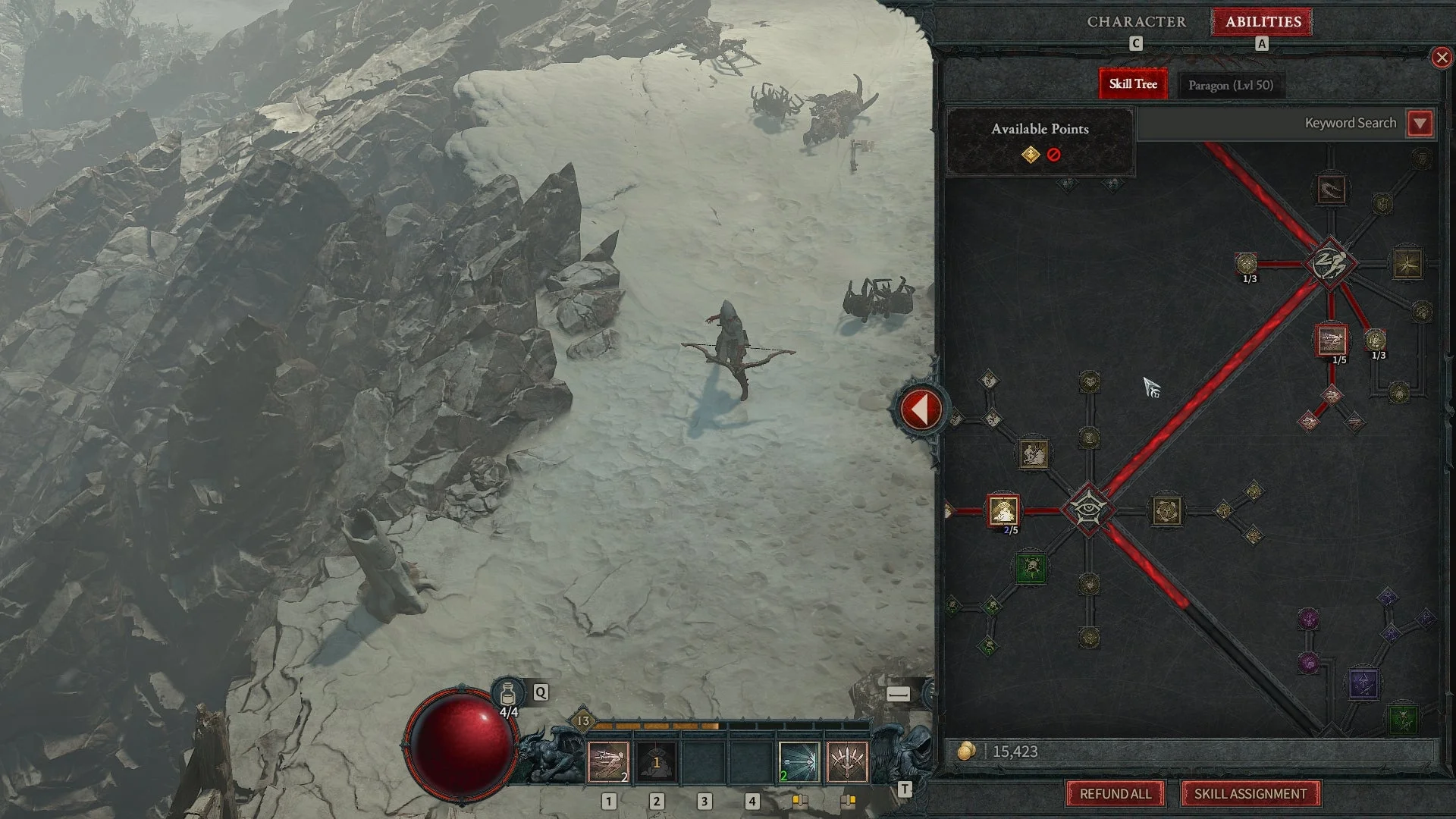
Task: Open the Paragon (Lvl 50) tab
Action: (1230, 85)
